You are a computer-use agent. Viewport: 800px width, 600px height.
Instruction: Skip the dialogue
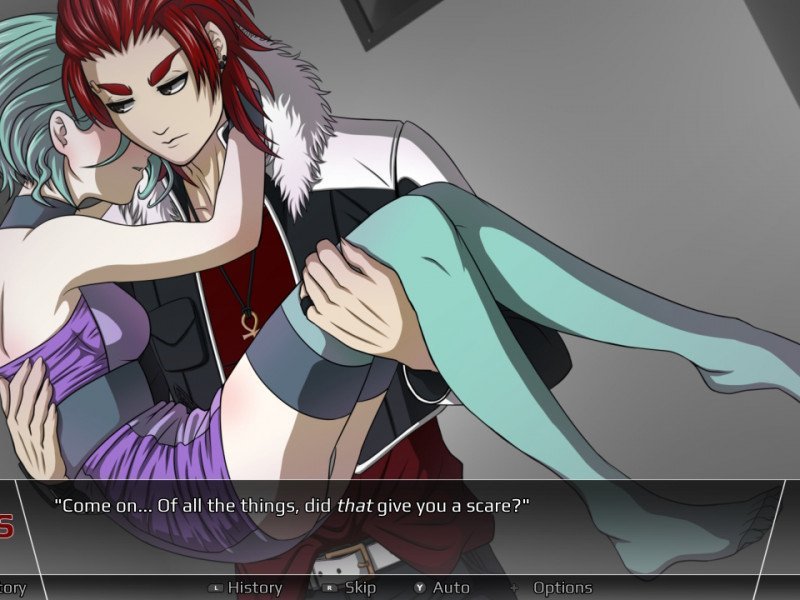pyautogui.click(x=359, y=588)
